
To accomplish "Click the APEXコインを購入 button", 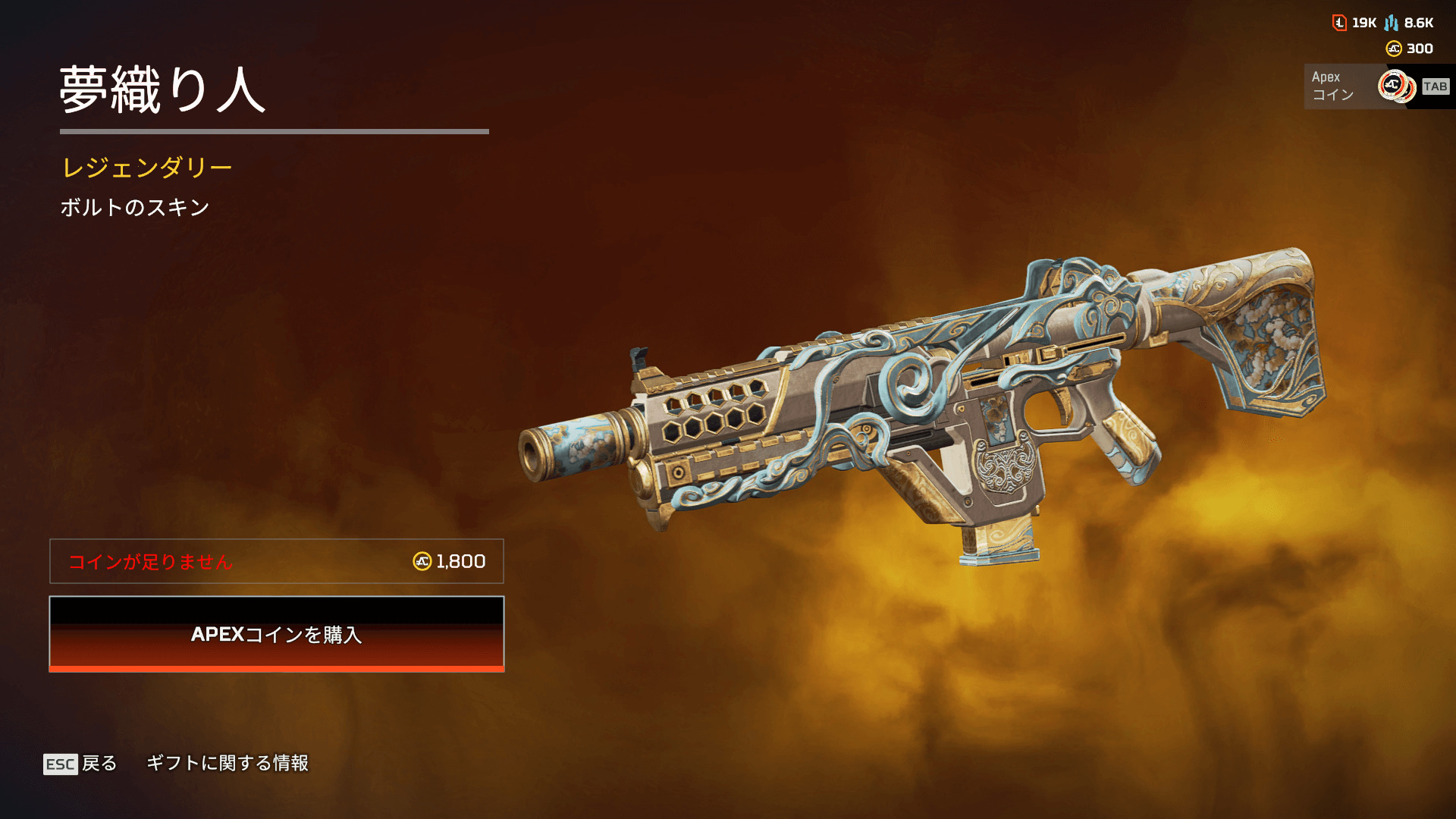I will click(277, 634).
